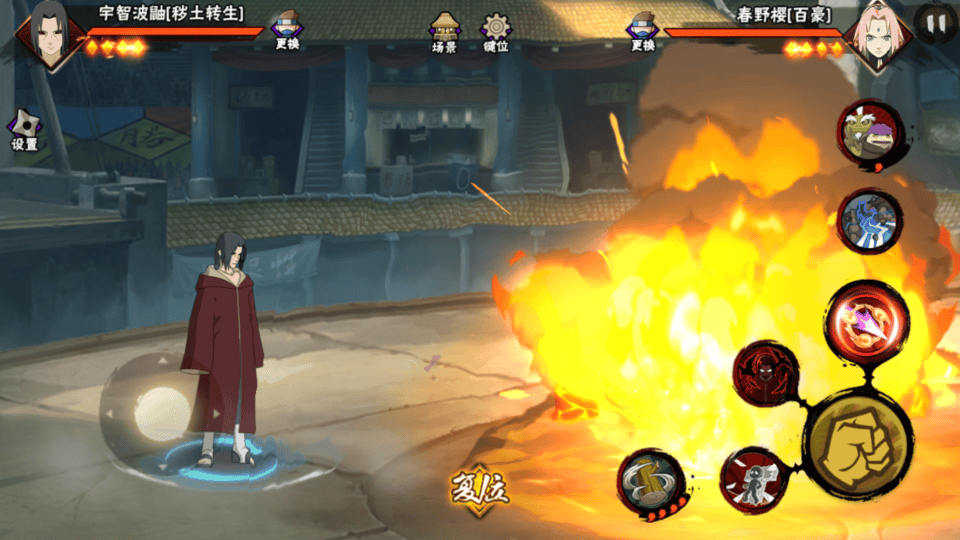Image resolution: width=960 pixels, height=540 pixels.
Task: Touch the virtual joystick knob
Action: (x=160, y=412)
